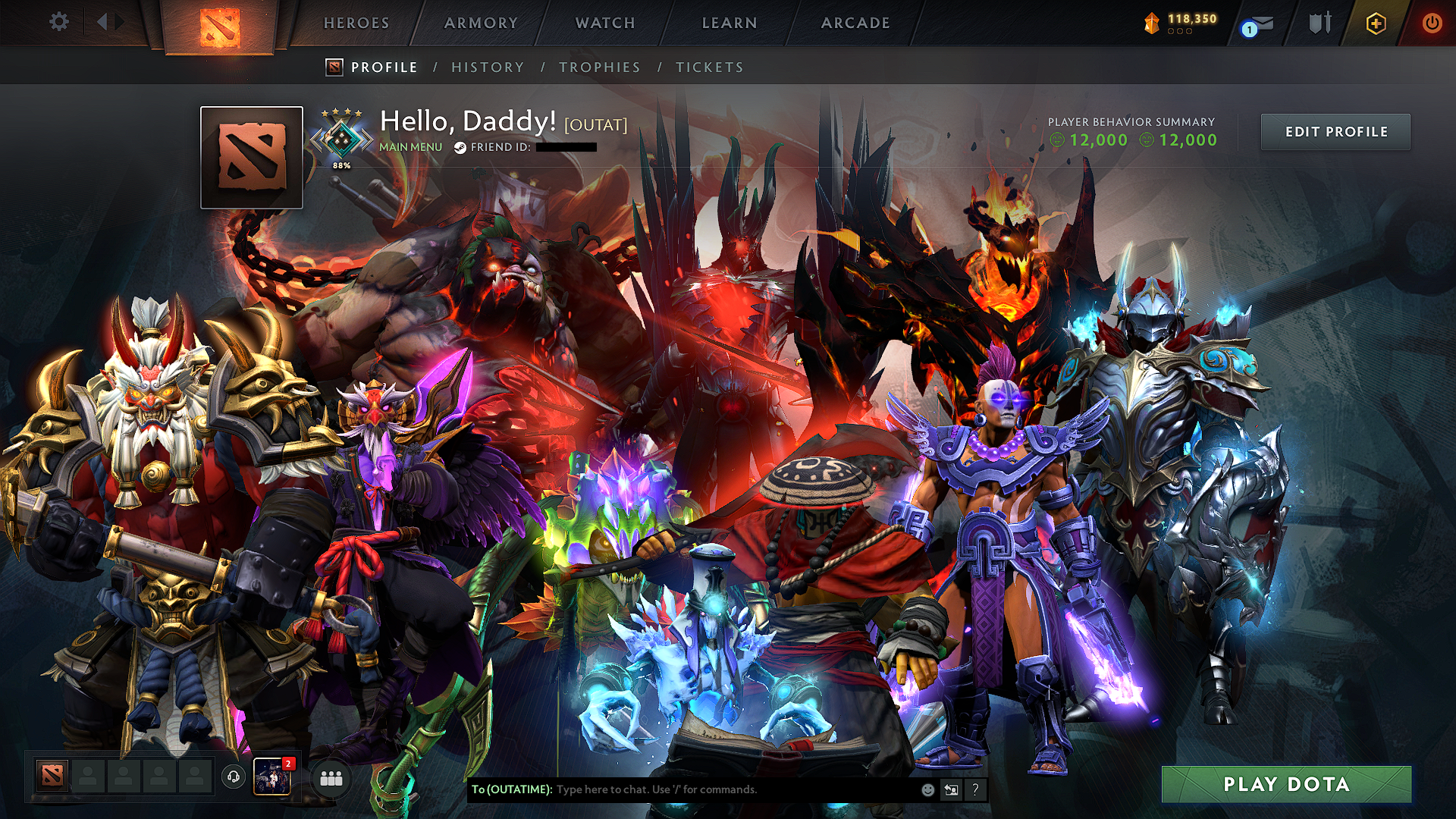Open the Armory shield and sword icon
This screenshot has height=819, width=1456.
(1319, 23)
